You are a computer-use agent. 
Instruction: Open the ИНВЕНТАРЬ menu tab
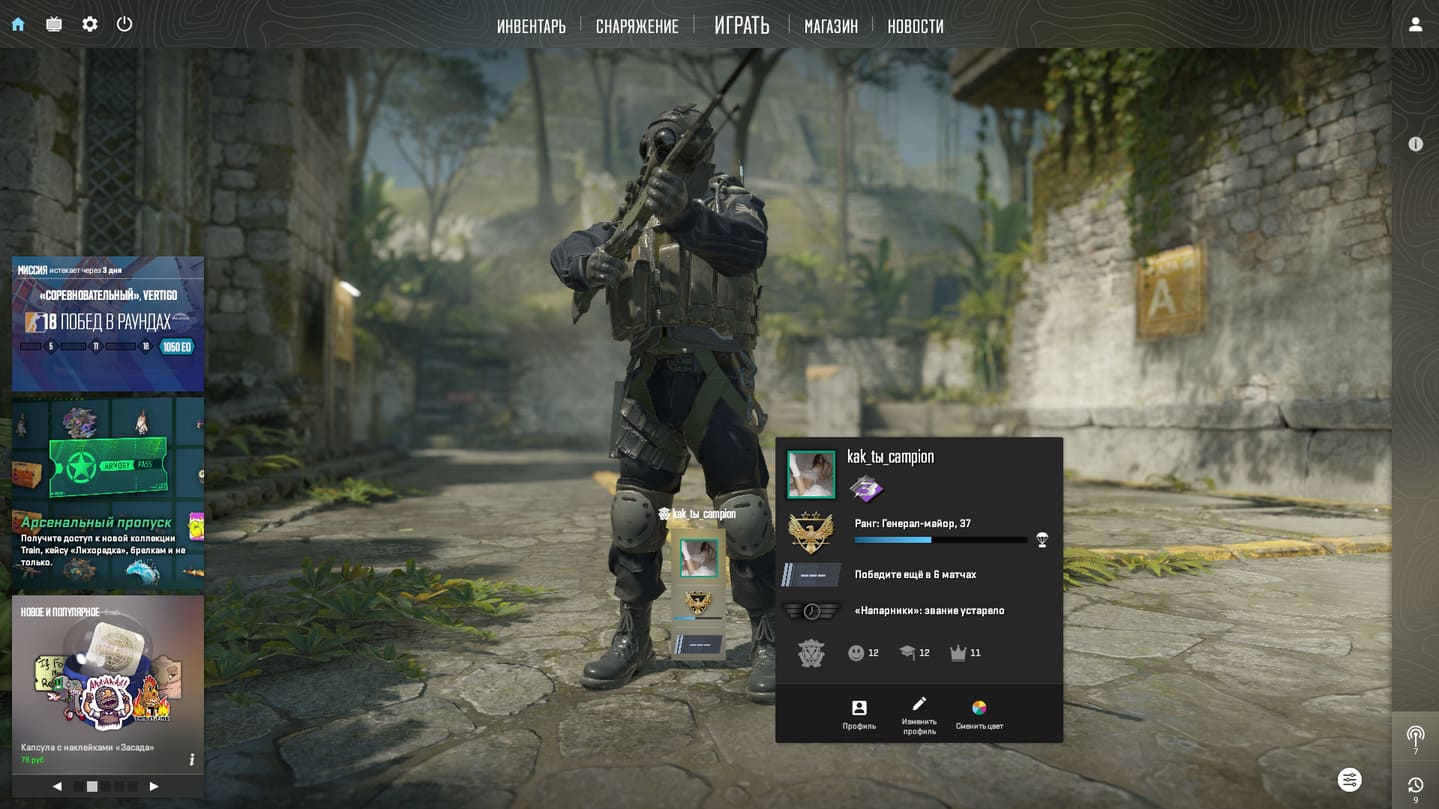click(x=531, y=26)
